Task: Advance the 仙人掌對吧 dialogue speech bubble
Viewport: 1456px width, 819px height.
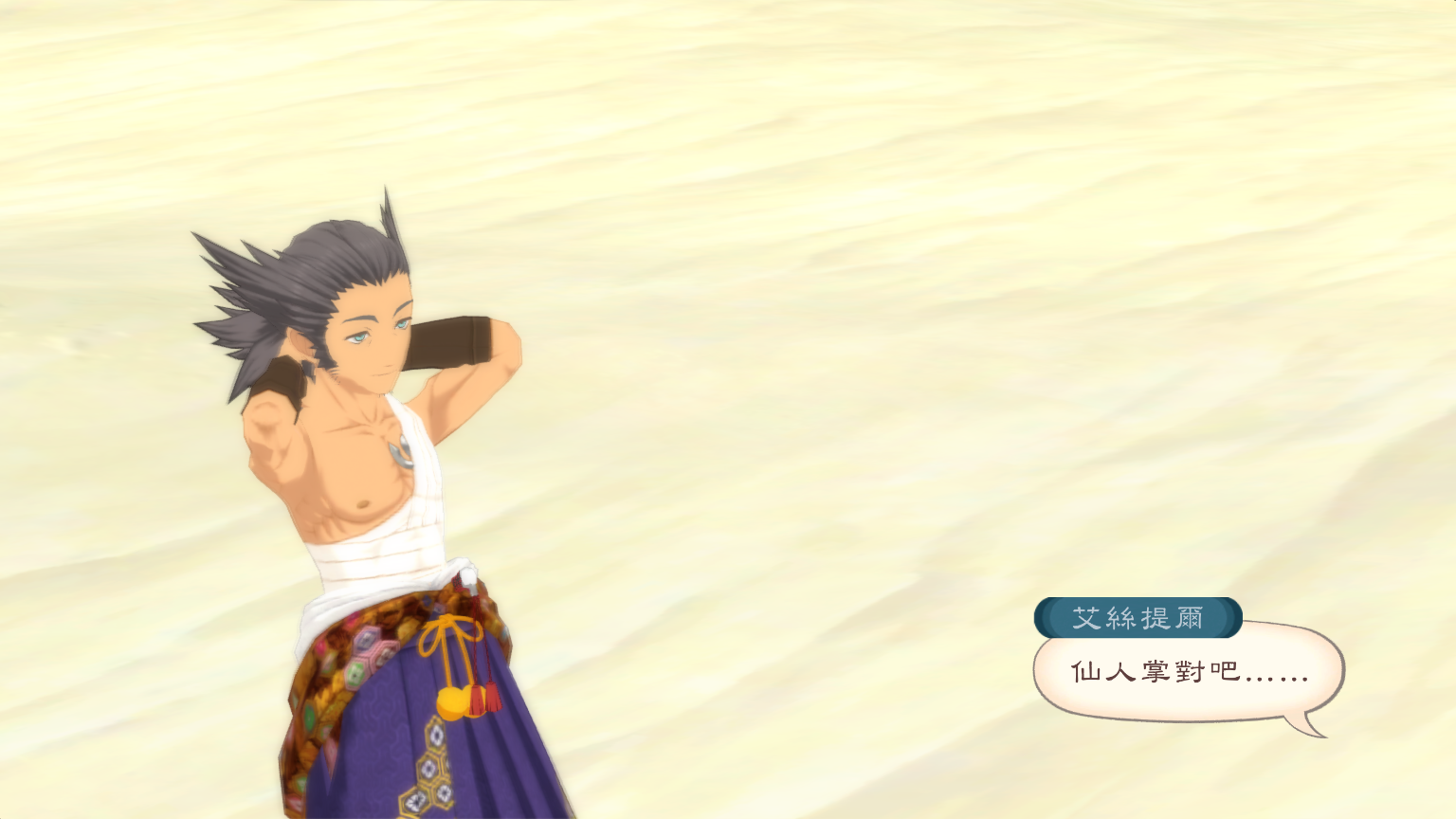Action: (x=1189, y=673)
